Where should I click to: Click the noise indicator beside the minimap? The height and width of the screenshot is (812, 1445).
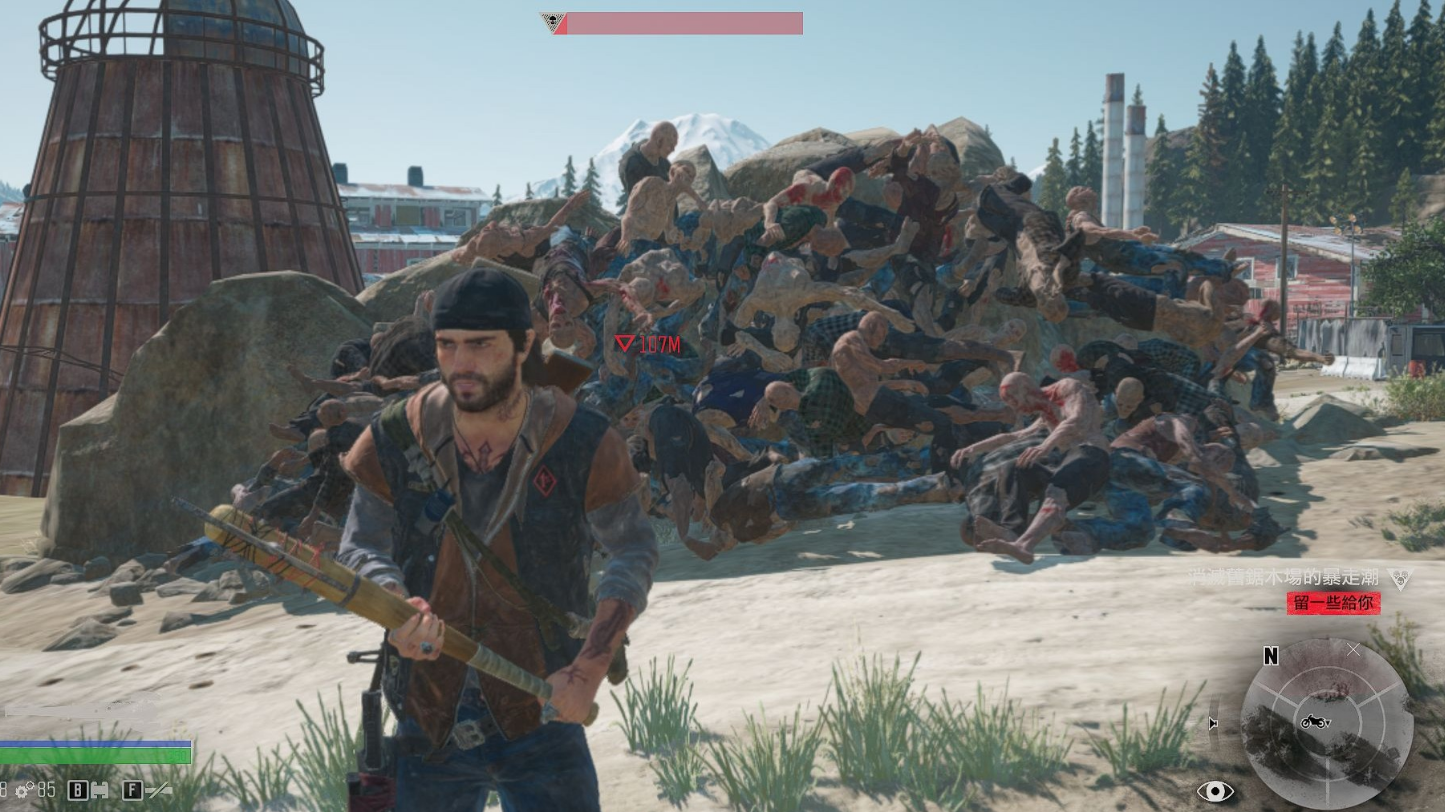click(1214, 724)
